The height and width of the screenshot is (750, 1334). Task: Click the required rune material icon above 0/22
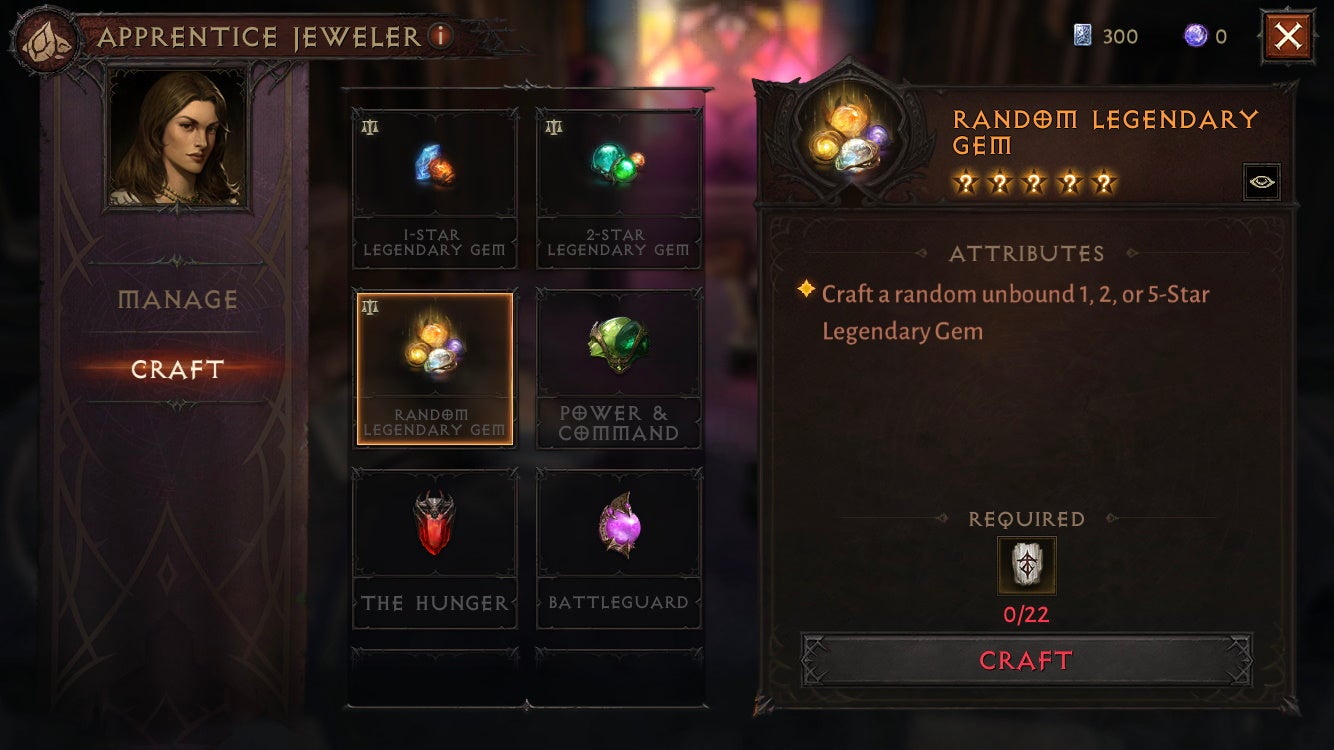coord(1025,564)
